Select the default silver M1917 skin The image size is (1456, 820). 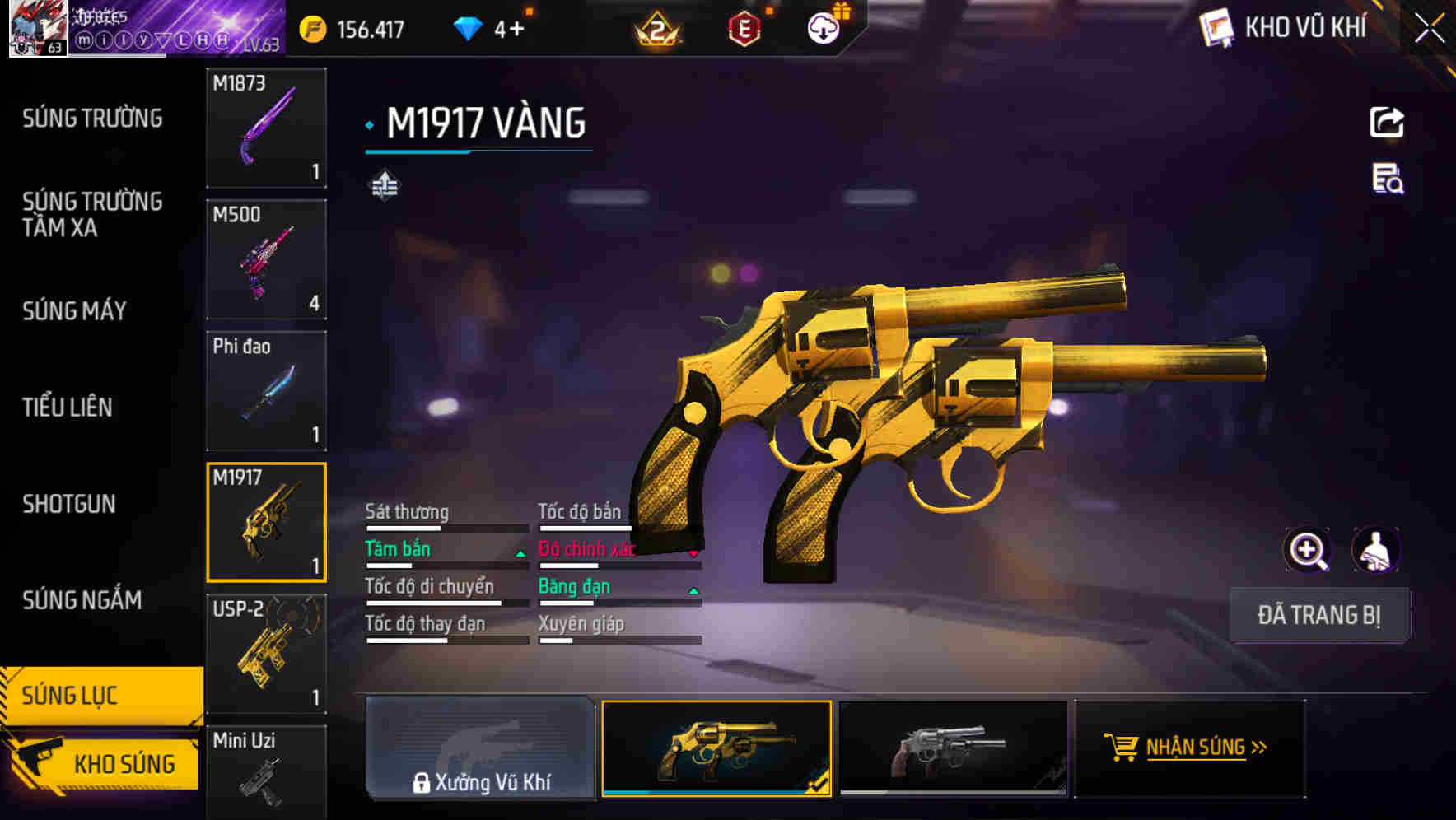pyautogui.click(x=954, y=748)
